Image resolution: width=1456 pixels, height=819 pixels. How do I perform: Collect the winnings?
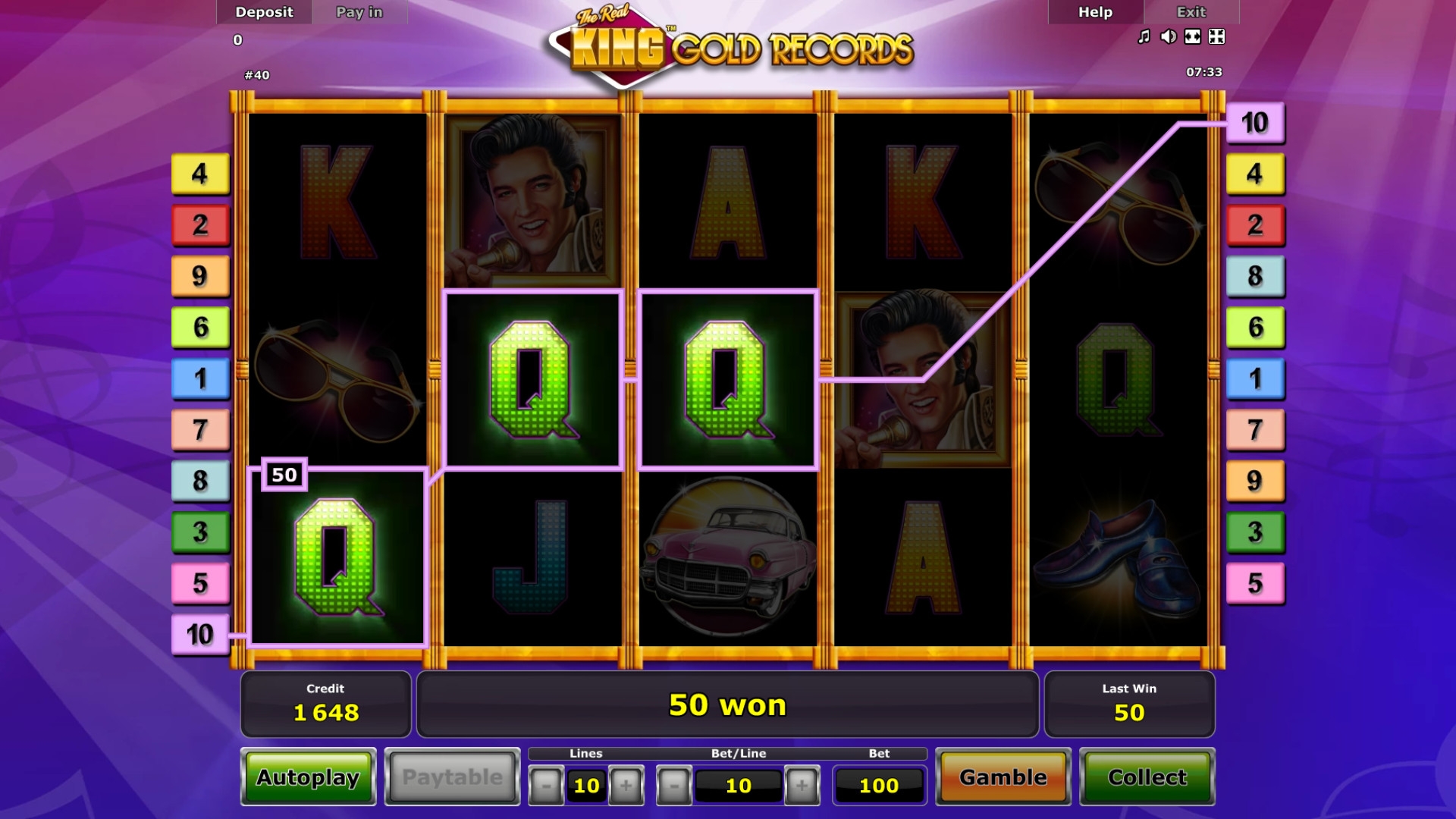[1147, 777]
